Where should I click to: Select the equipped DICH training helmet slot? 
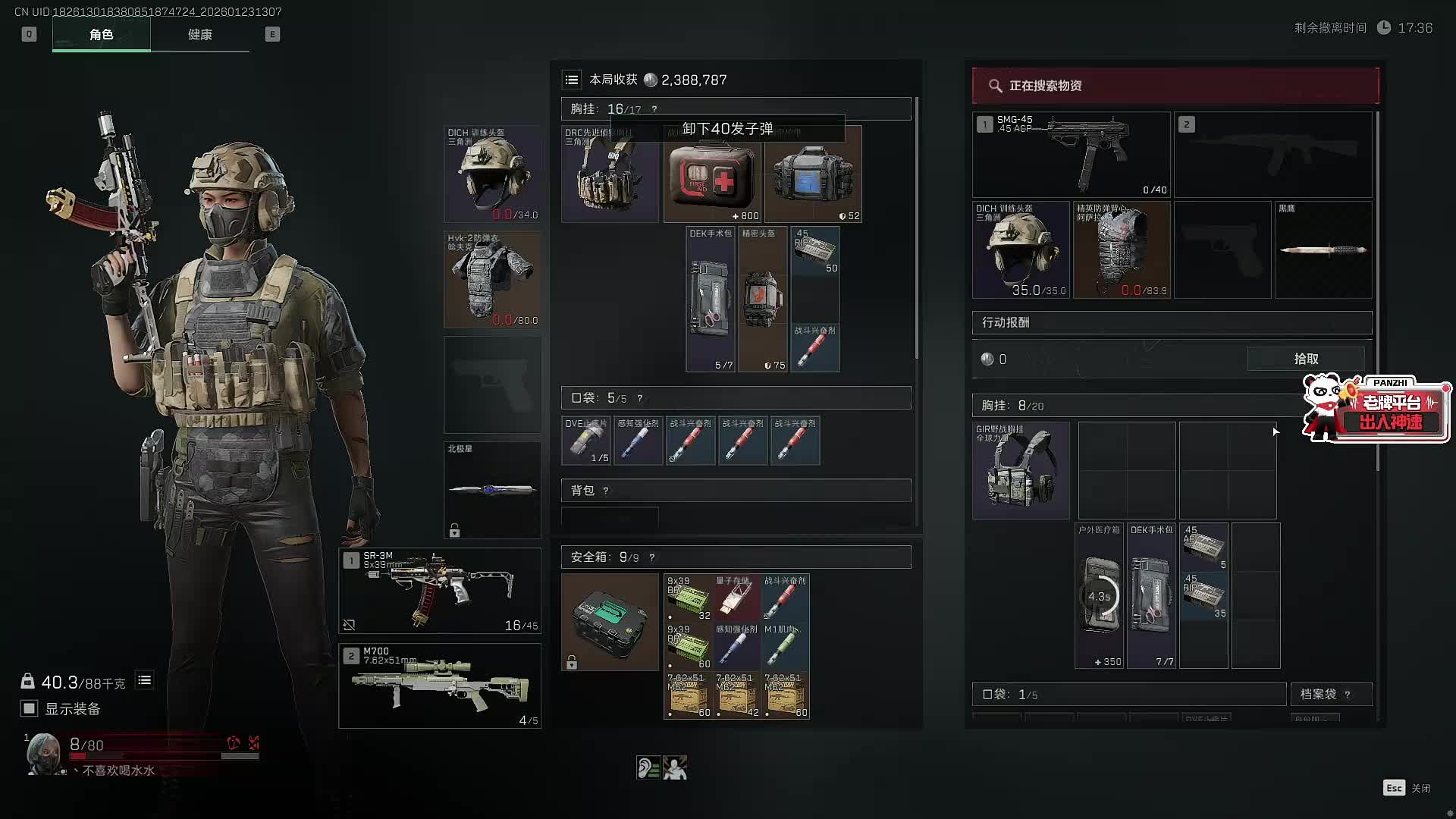click(x=492, y=174)
